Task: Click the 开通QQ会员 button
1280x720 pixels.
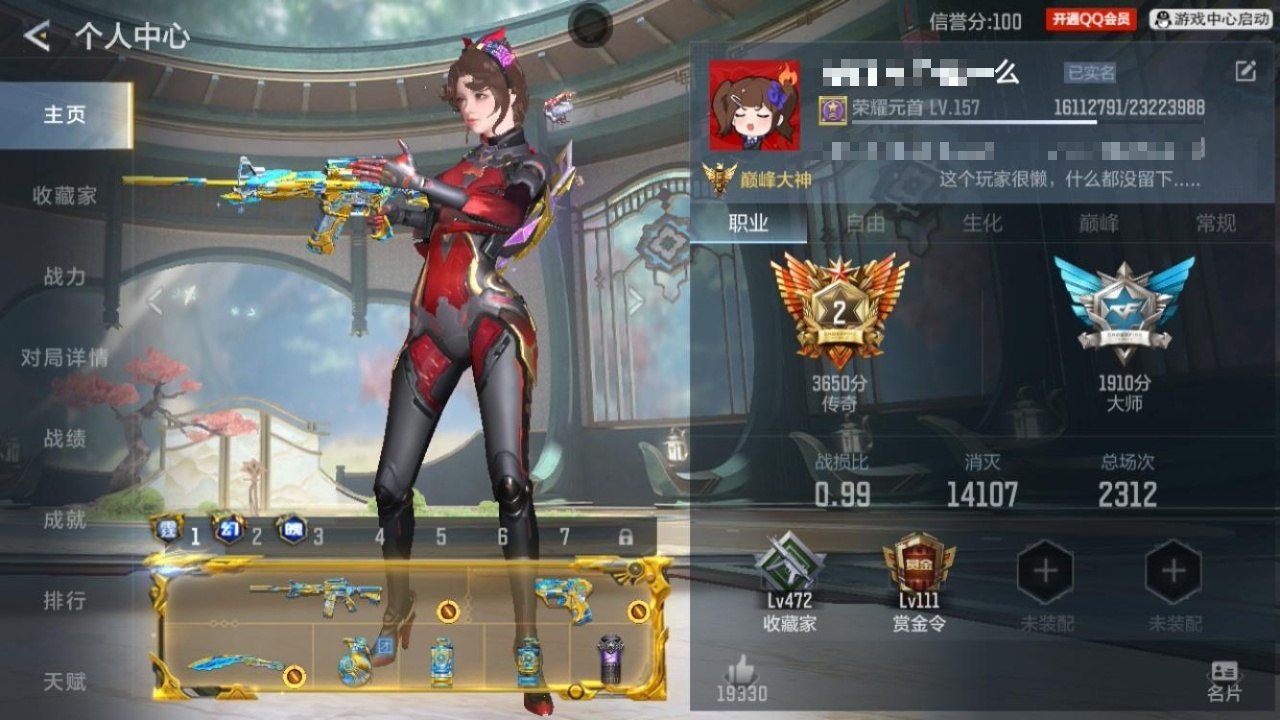Action: coord(1091,19)
